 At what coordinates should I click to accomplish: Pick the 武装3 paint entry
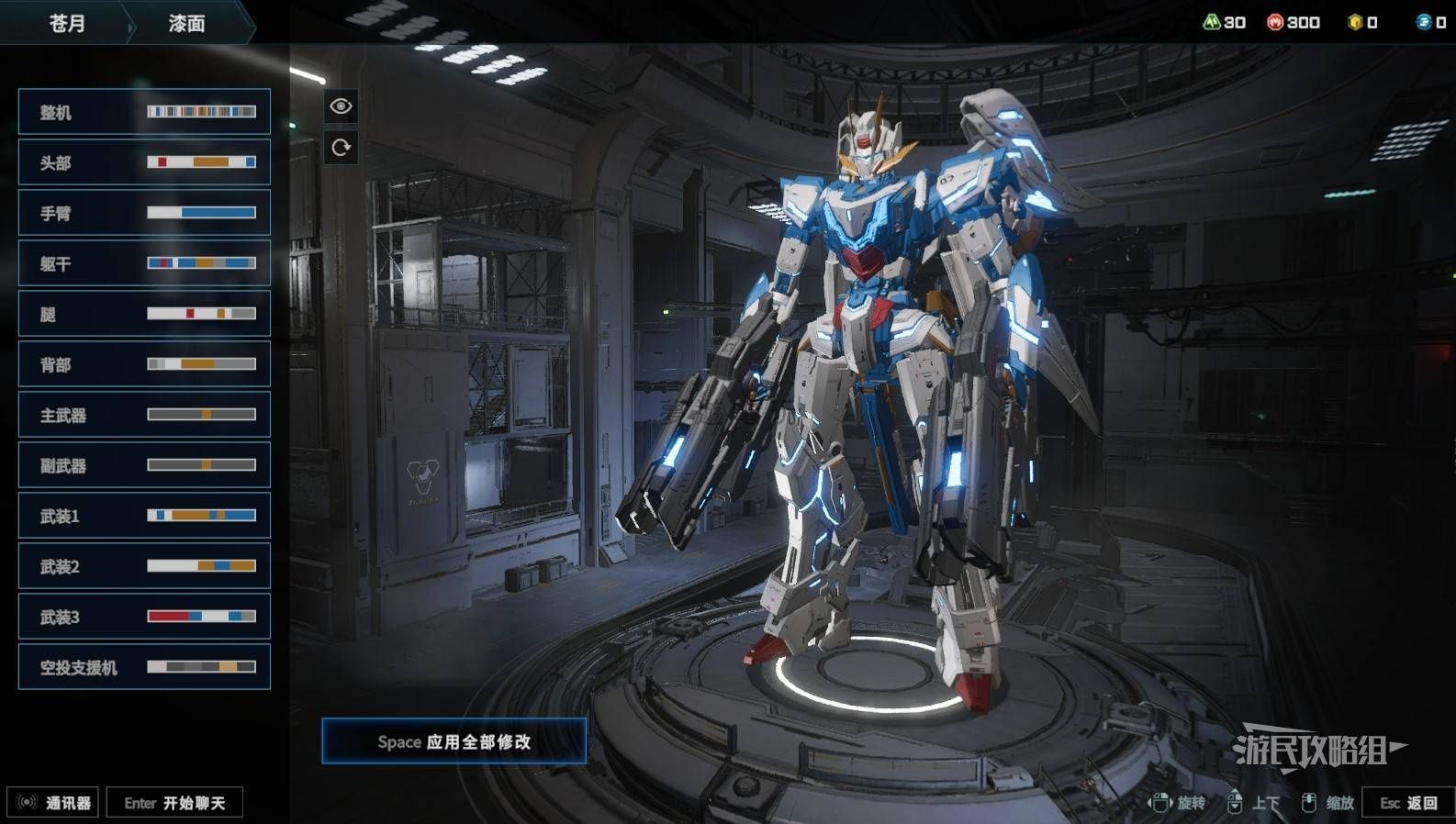click(144, 617)
